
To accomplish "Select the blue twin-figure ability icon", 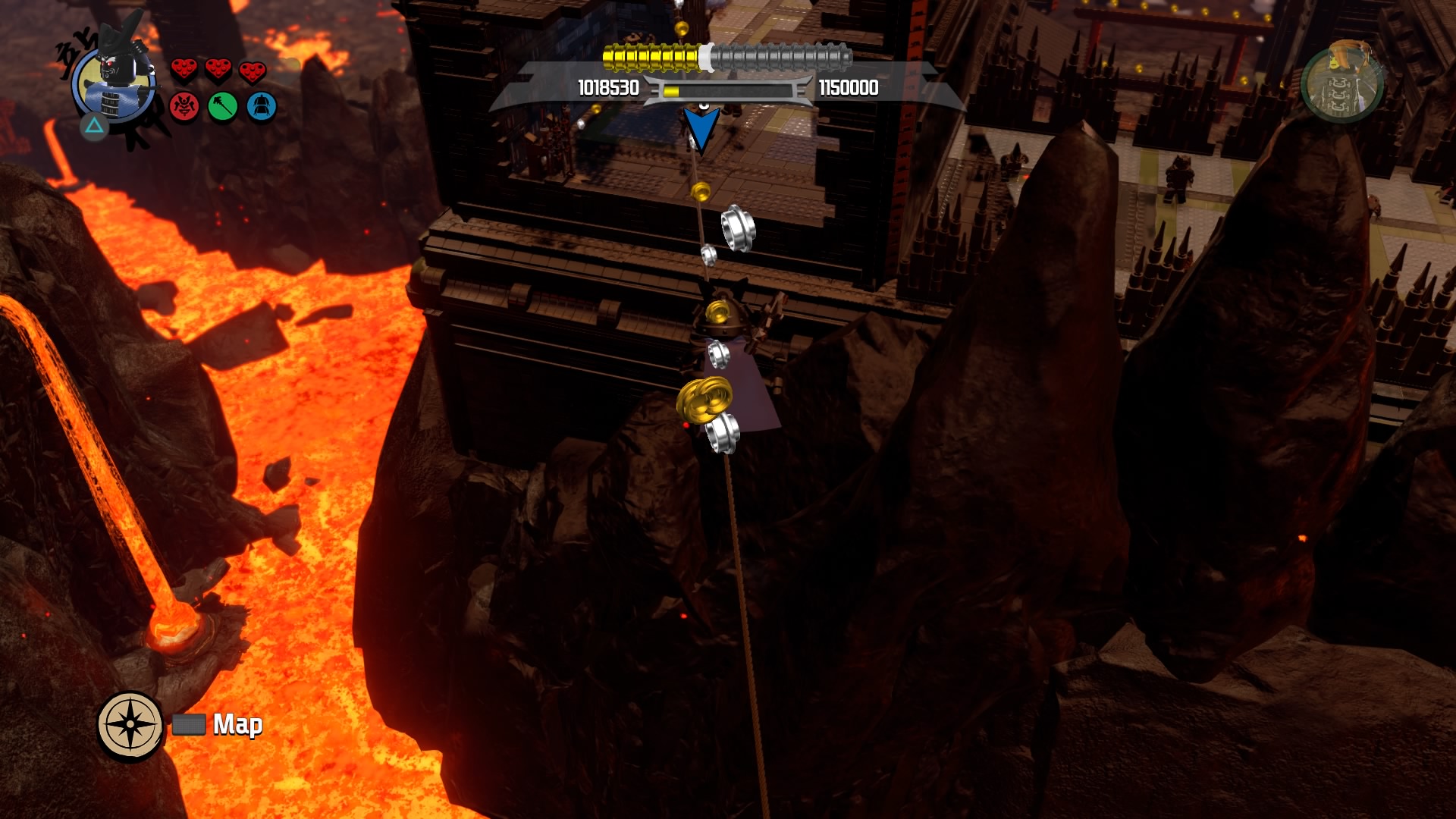I will point(262,107).
